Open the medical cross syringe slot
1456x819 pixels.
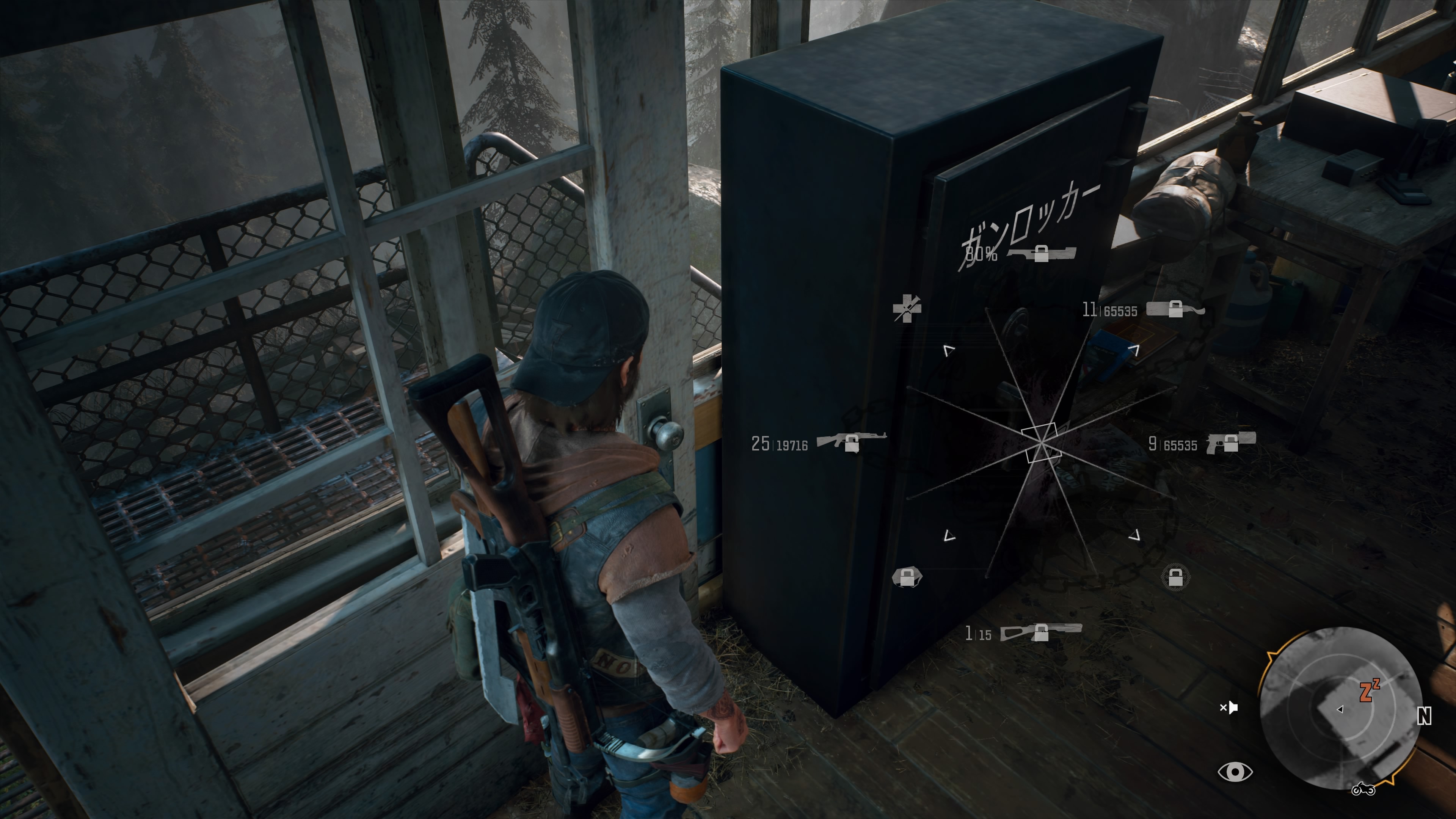(x=907, y=308)
